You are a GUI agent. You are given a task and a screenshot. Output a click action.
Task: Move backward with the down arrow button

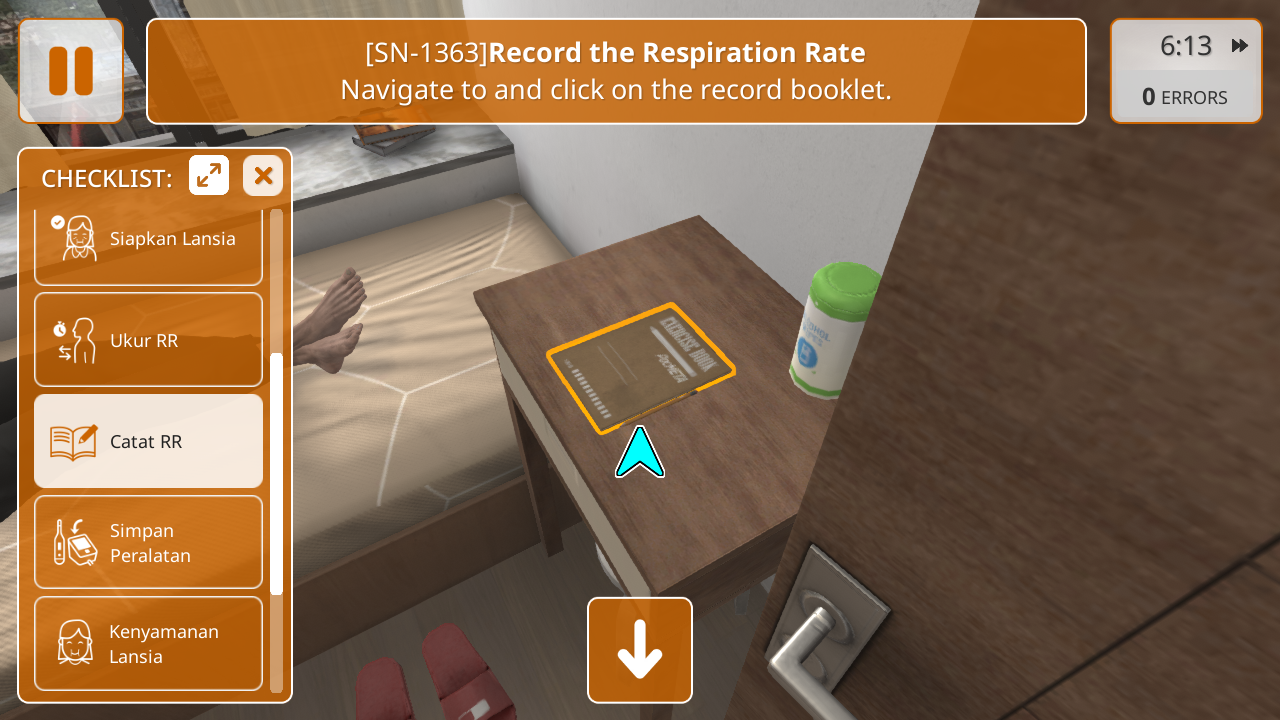point(640,650)
